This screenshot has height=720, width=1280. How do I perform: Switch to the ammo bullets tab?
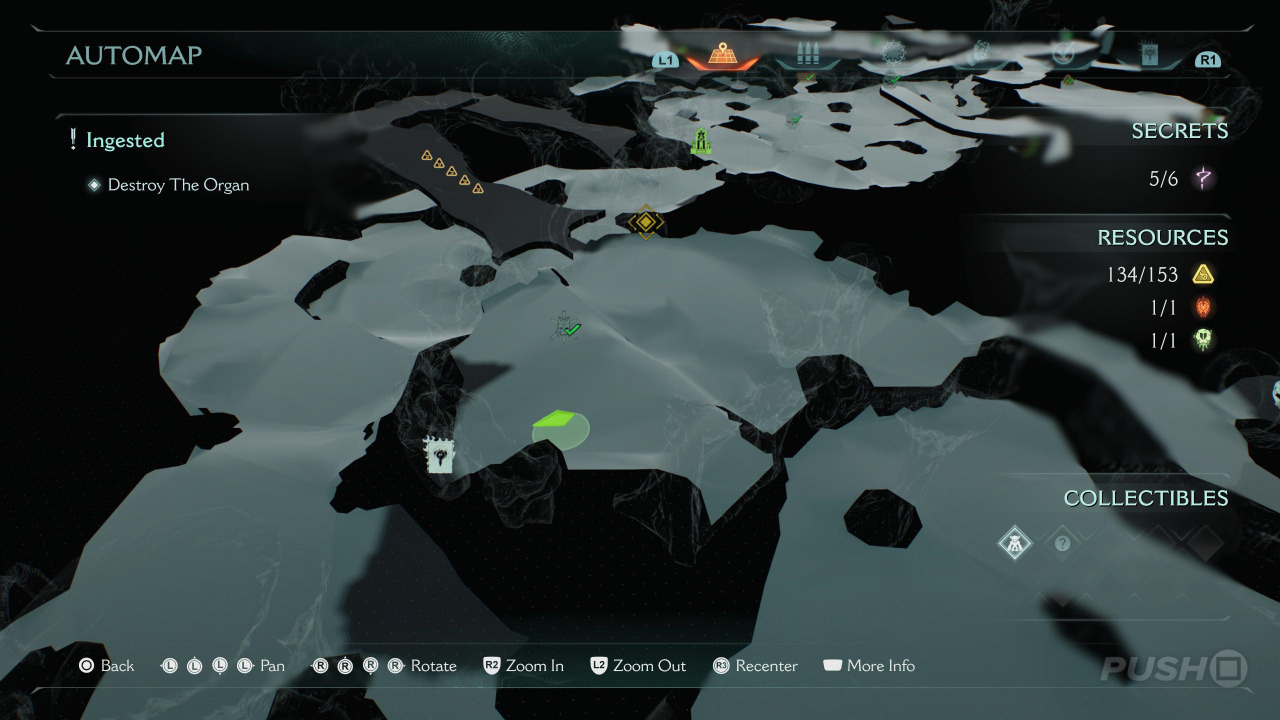806,55
